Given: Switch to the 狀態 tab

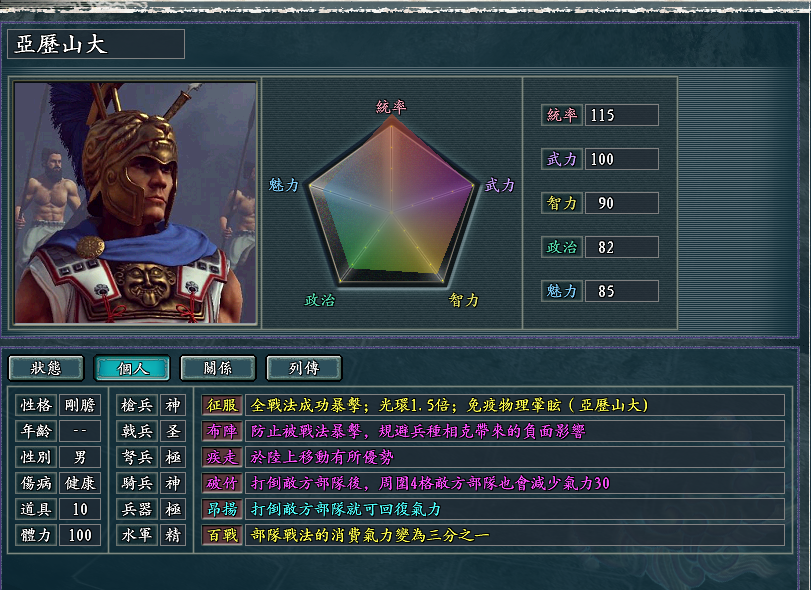Looking at the screenshot, I should (46, 368).
